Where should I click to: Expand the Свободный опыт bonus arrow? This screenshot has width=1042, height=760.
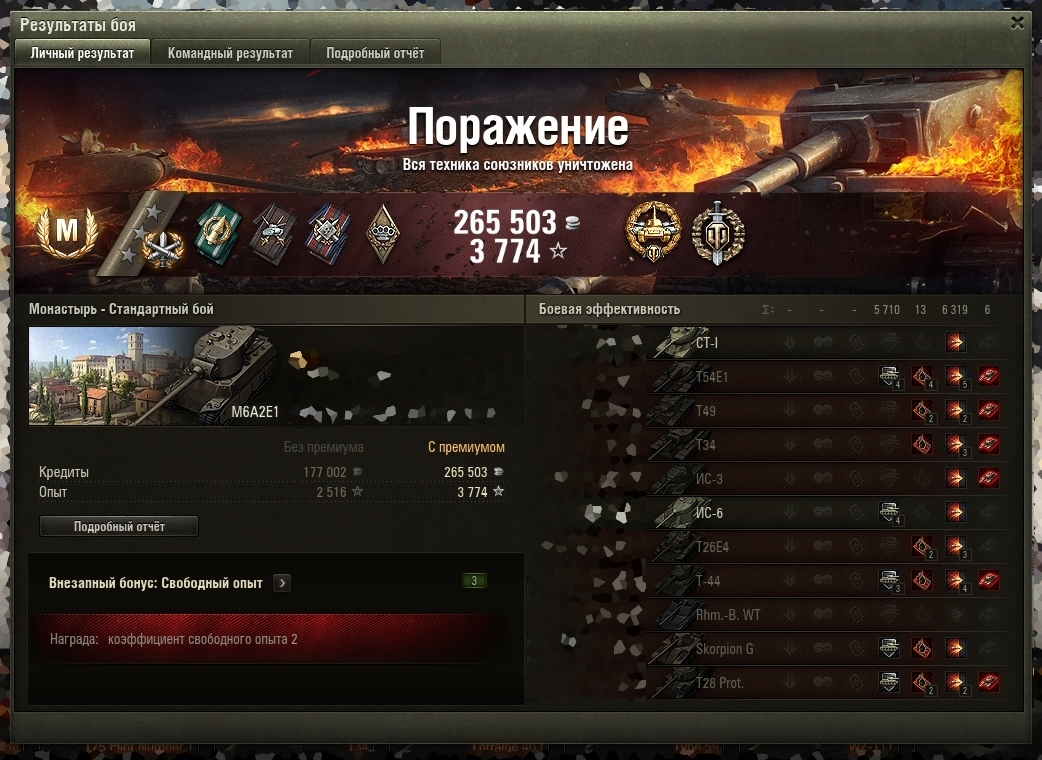(x=282, y=583)
